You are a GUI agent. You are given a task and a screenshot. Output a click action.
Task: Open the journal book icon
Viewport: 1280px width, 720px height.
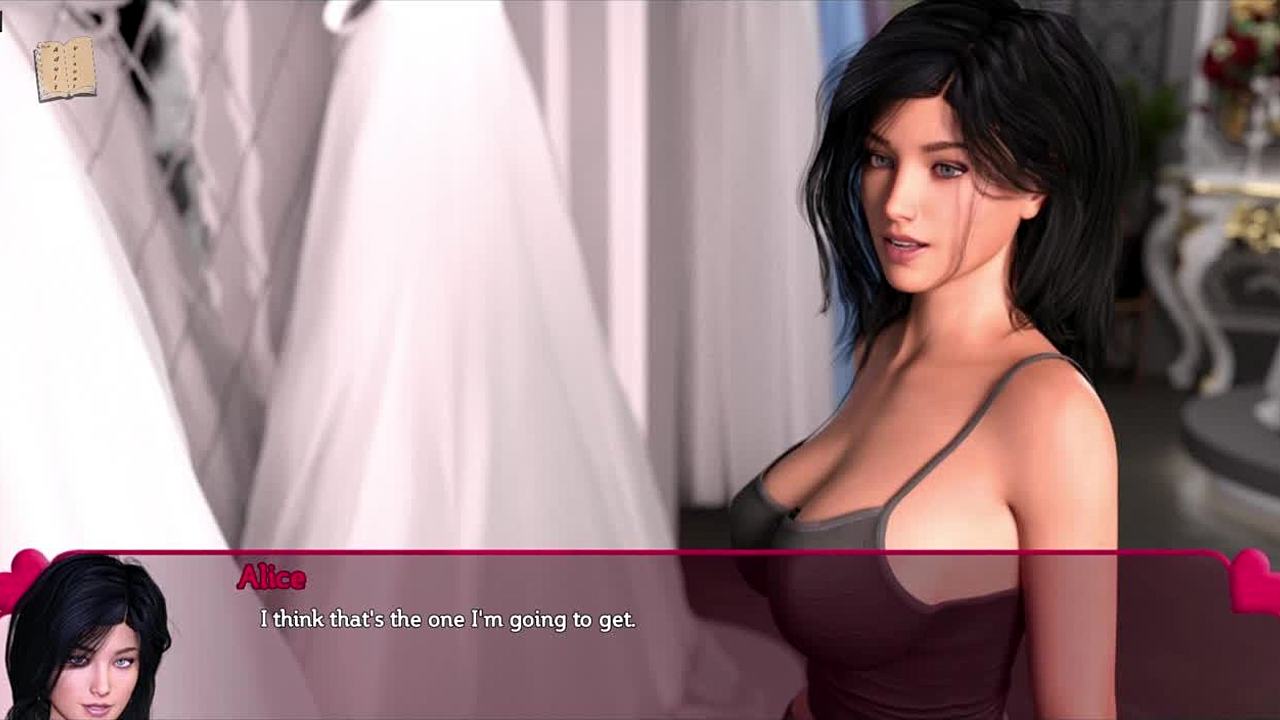click(x=65, y=69)
